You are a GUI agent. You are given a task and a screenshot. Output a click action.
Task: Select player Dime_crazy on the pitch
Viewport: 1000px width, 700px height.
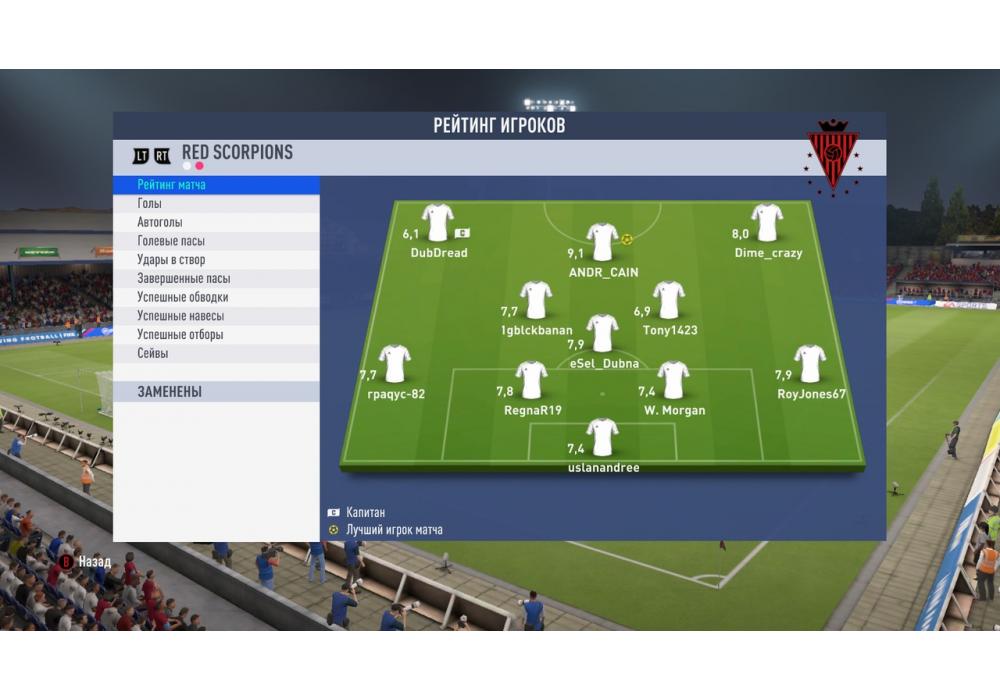[x=767, y=222]
